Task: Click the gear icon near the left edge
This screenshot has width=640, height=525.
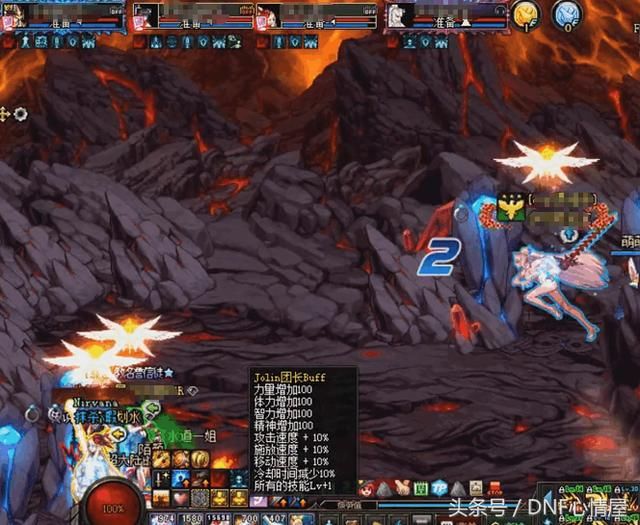Action: coord(20,114)
